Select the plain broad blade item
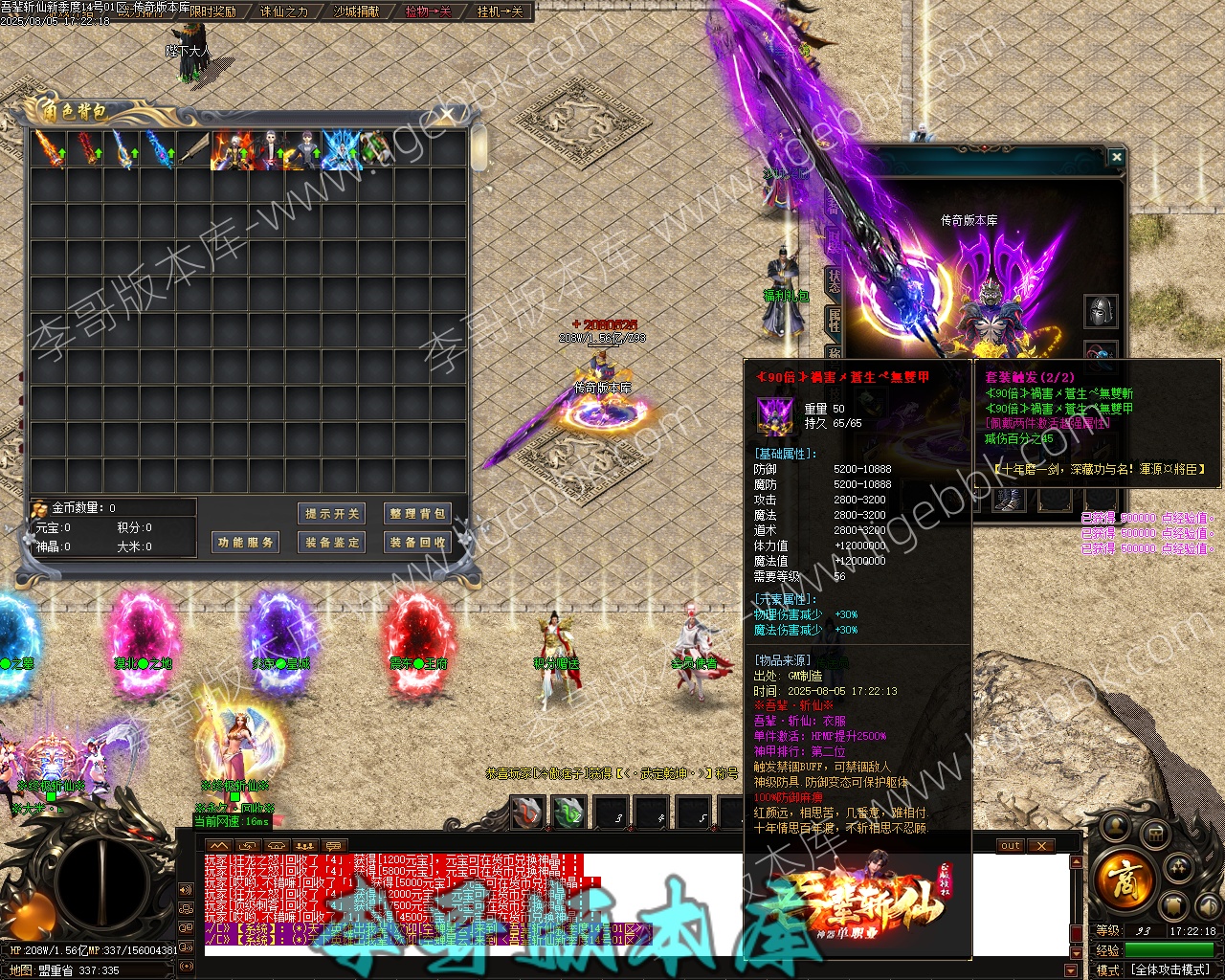Image resolution: width=1225 pixels, height=980 pixels. [x=195, y=150]
